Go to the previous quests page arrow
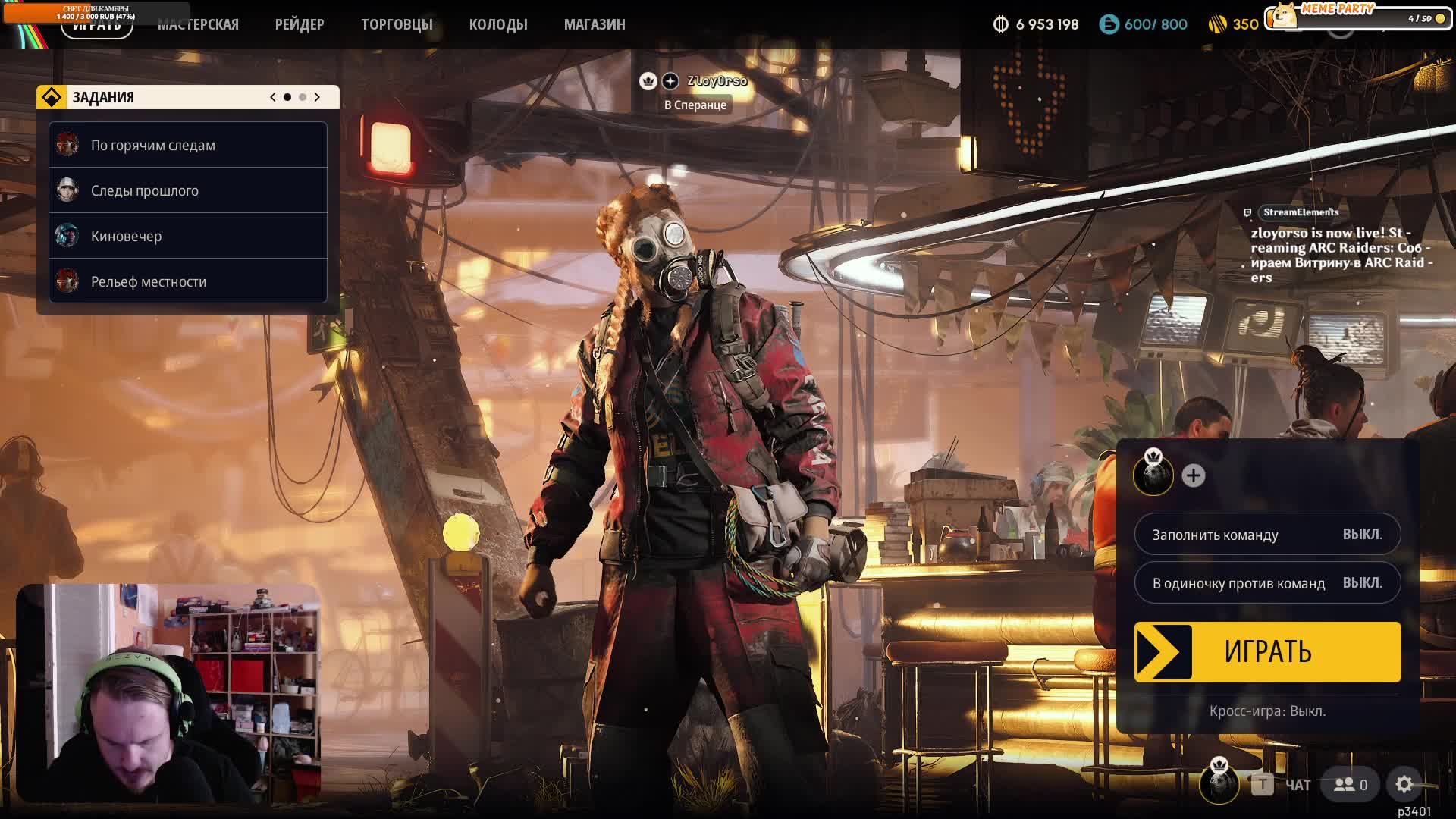Viewport: 1456px width, 819px height. point(273,97)
